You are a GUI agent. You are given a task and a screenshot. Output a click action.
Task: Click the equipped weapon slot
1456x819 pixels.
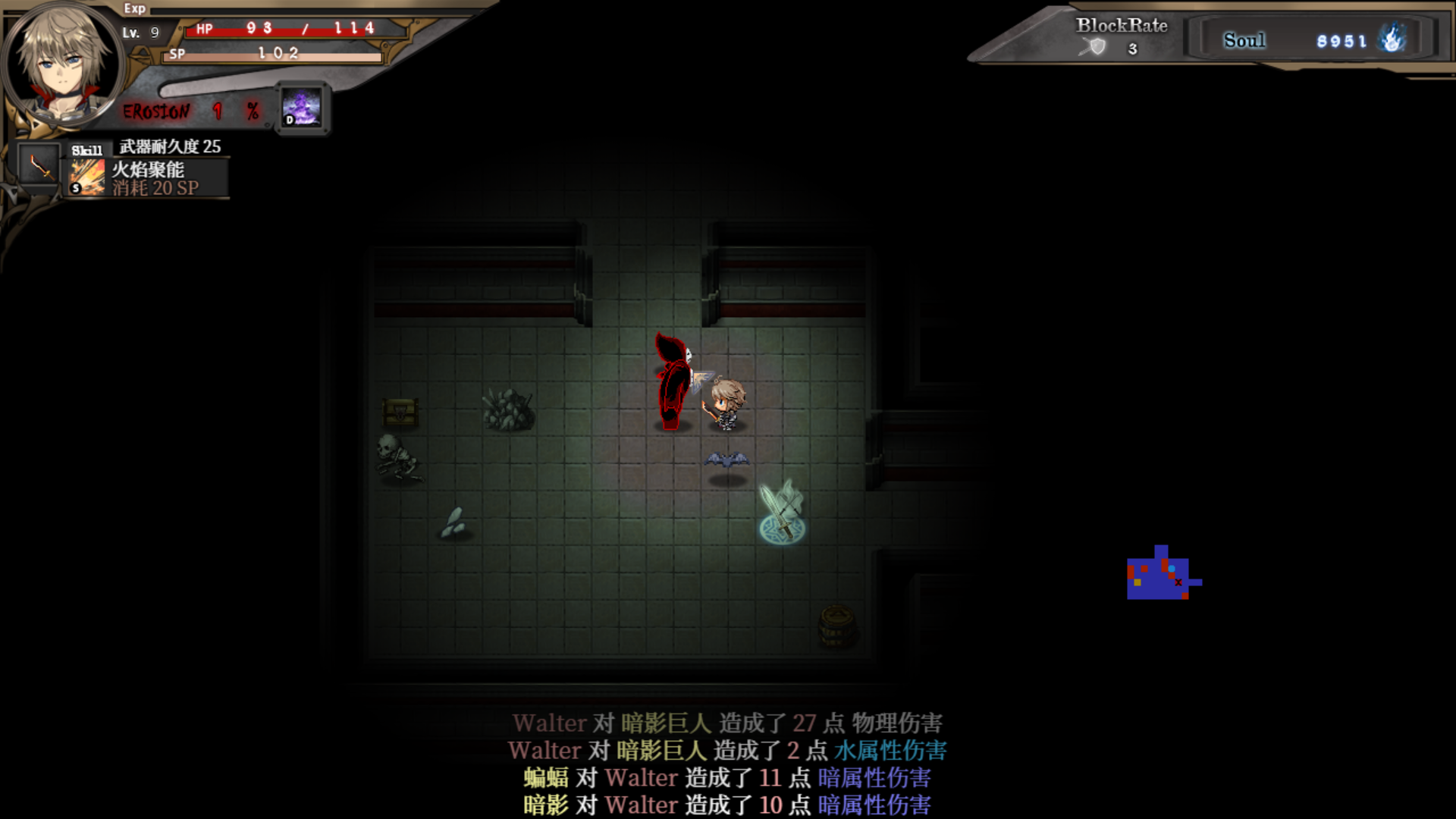(x=39, y=165)
